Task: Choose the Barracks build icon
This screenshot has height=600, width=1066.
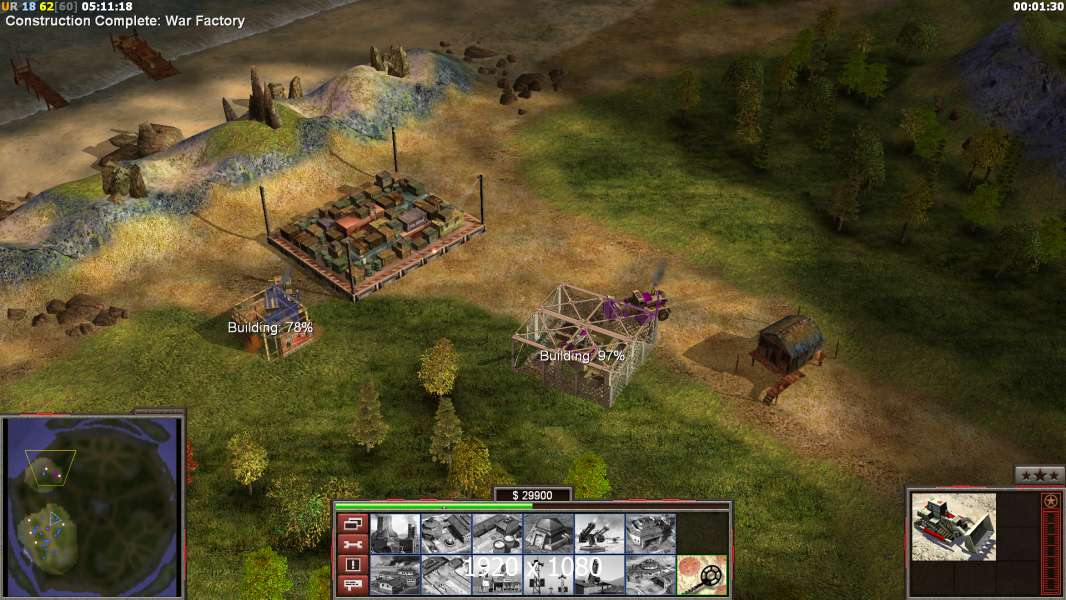Action: (446, 533)
